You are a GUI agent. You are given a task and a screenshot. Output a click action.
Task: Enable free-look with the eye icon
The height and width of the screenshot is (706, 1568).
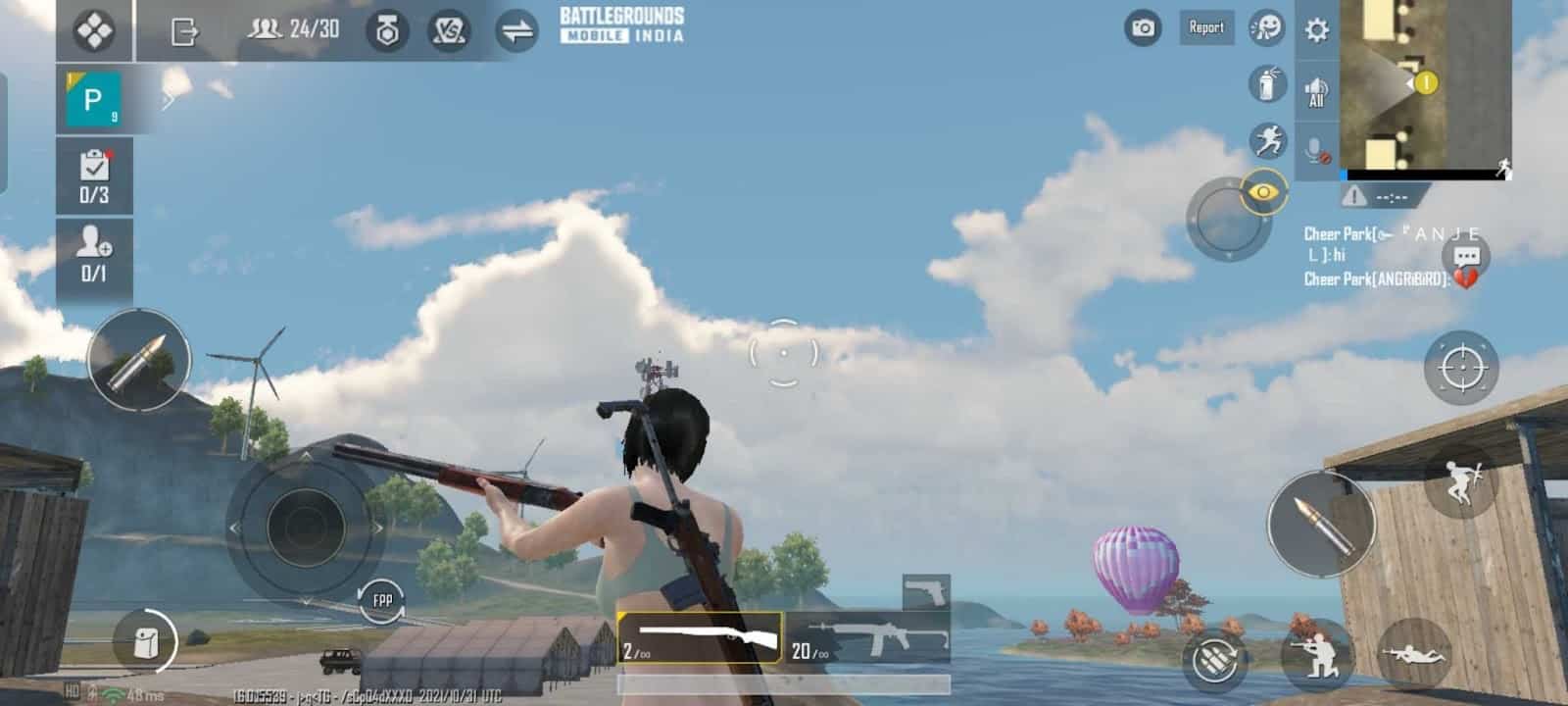pyautogui.click(x=1266, y=193)
